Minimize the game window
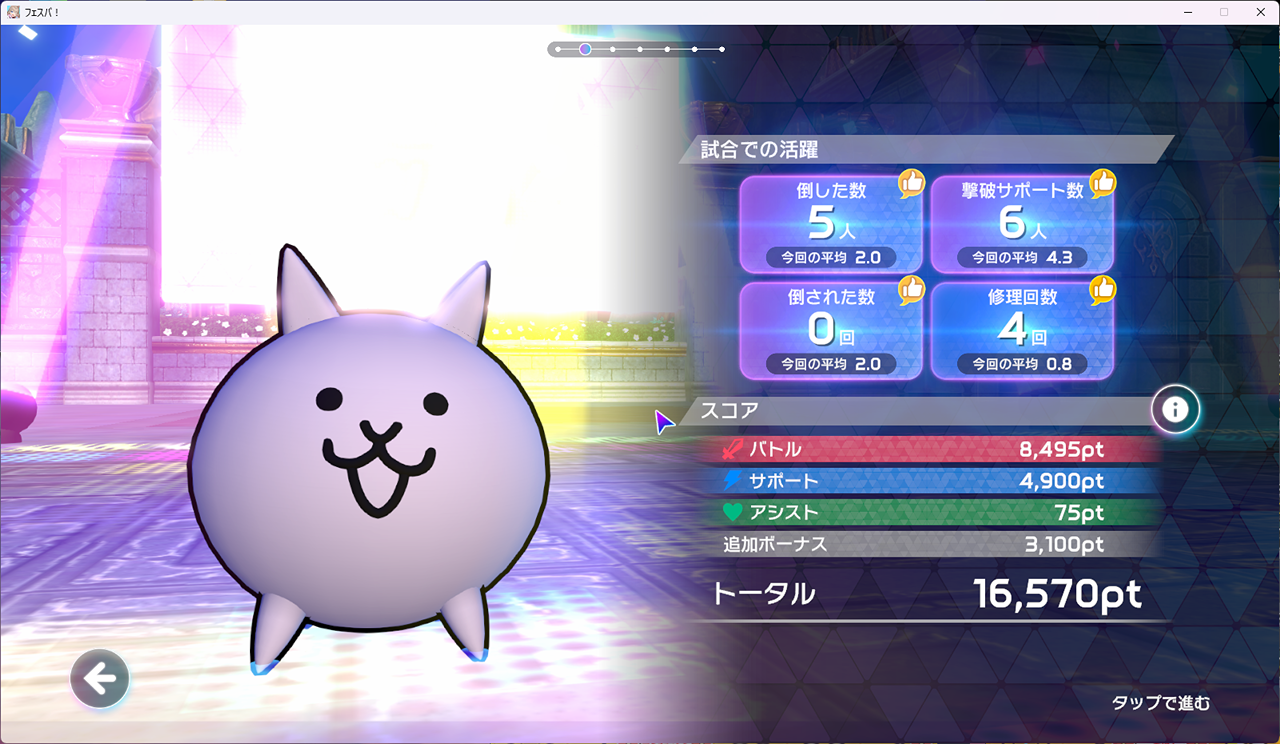The image size is (1280, 744). (x=1187, y=12)
